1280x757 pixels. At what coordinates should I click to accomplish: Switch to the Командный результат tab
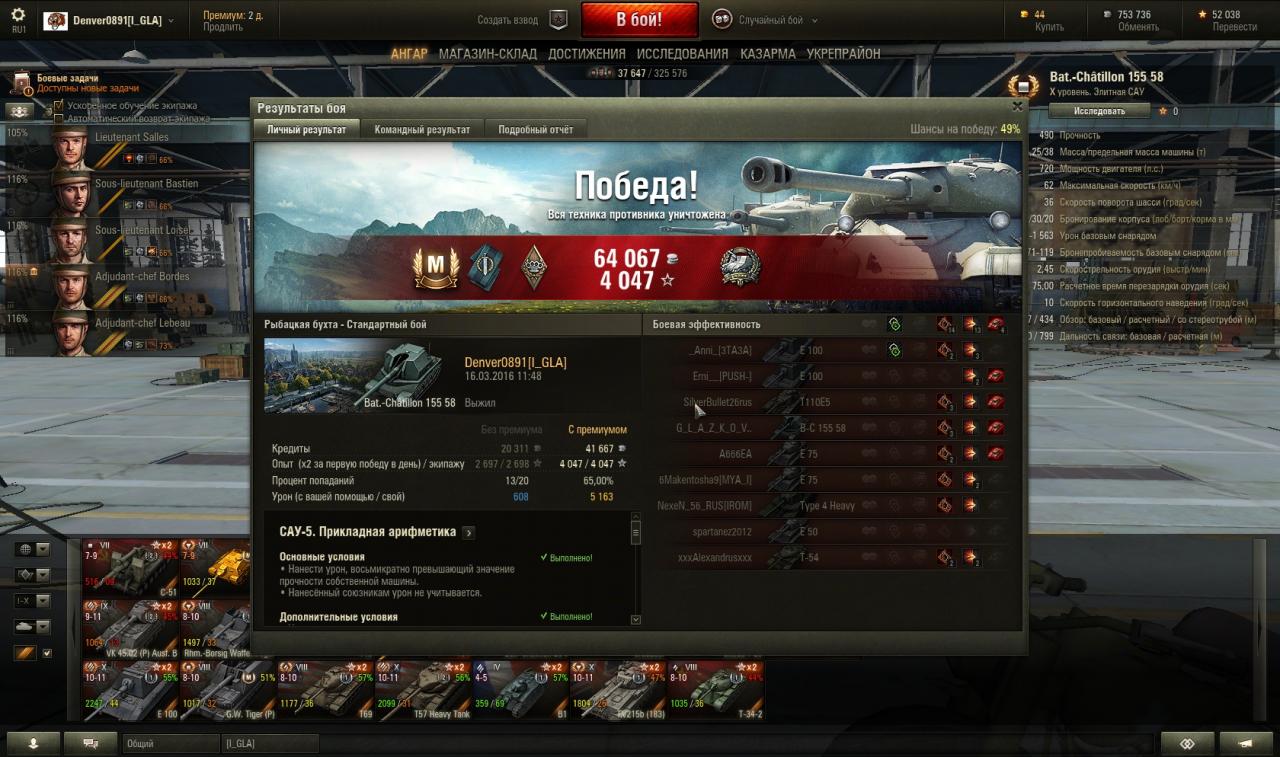coord(422,130)
